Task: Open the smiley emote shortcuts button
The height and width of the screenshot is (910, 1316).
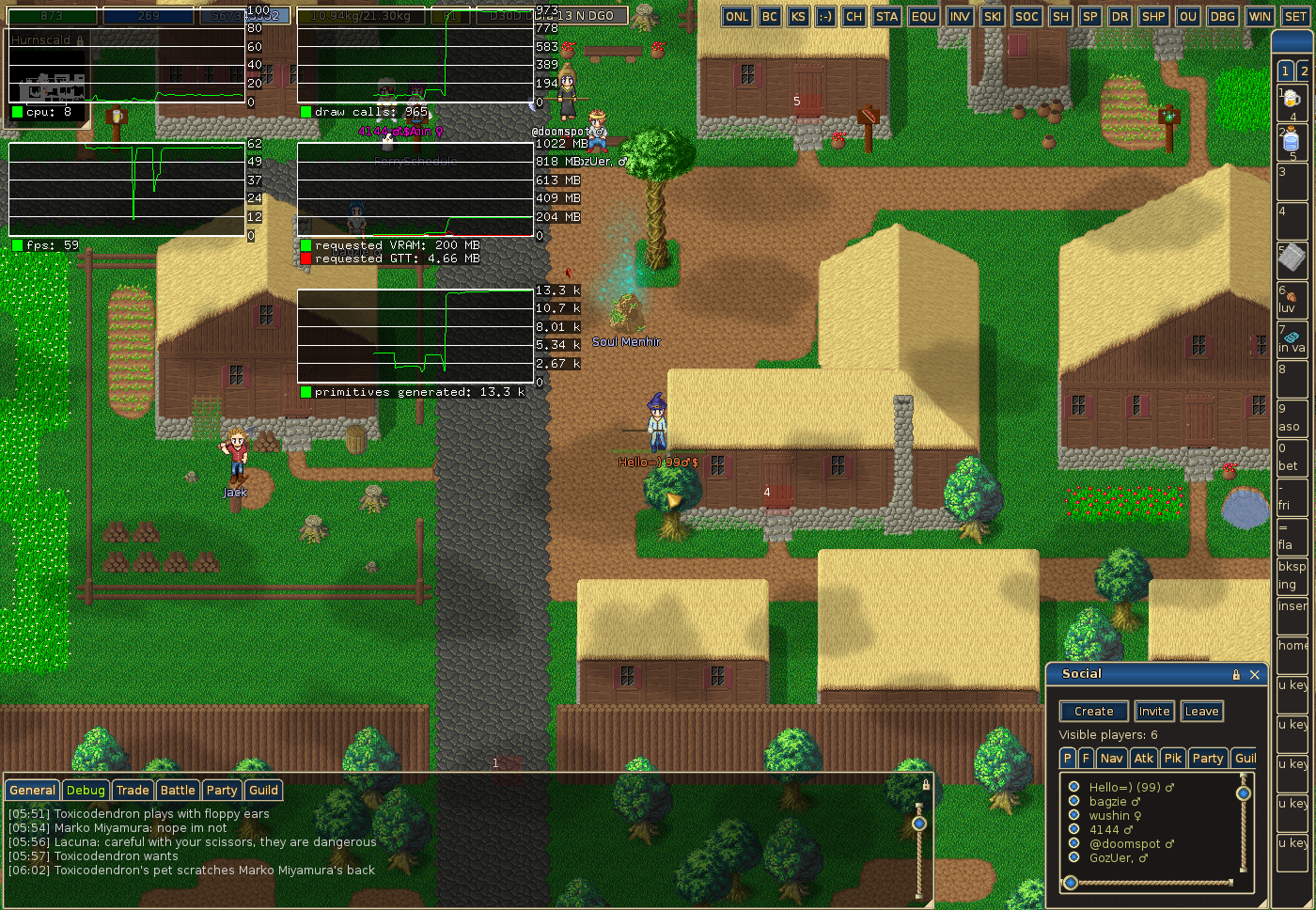Action: (825, 16)
